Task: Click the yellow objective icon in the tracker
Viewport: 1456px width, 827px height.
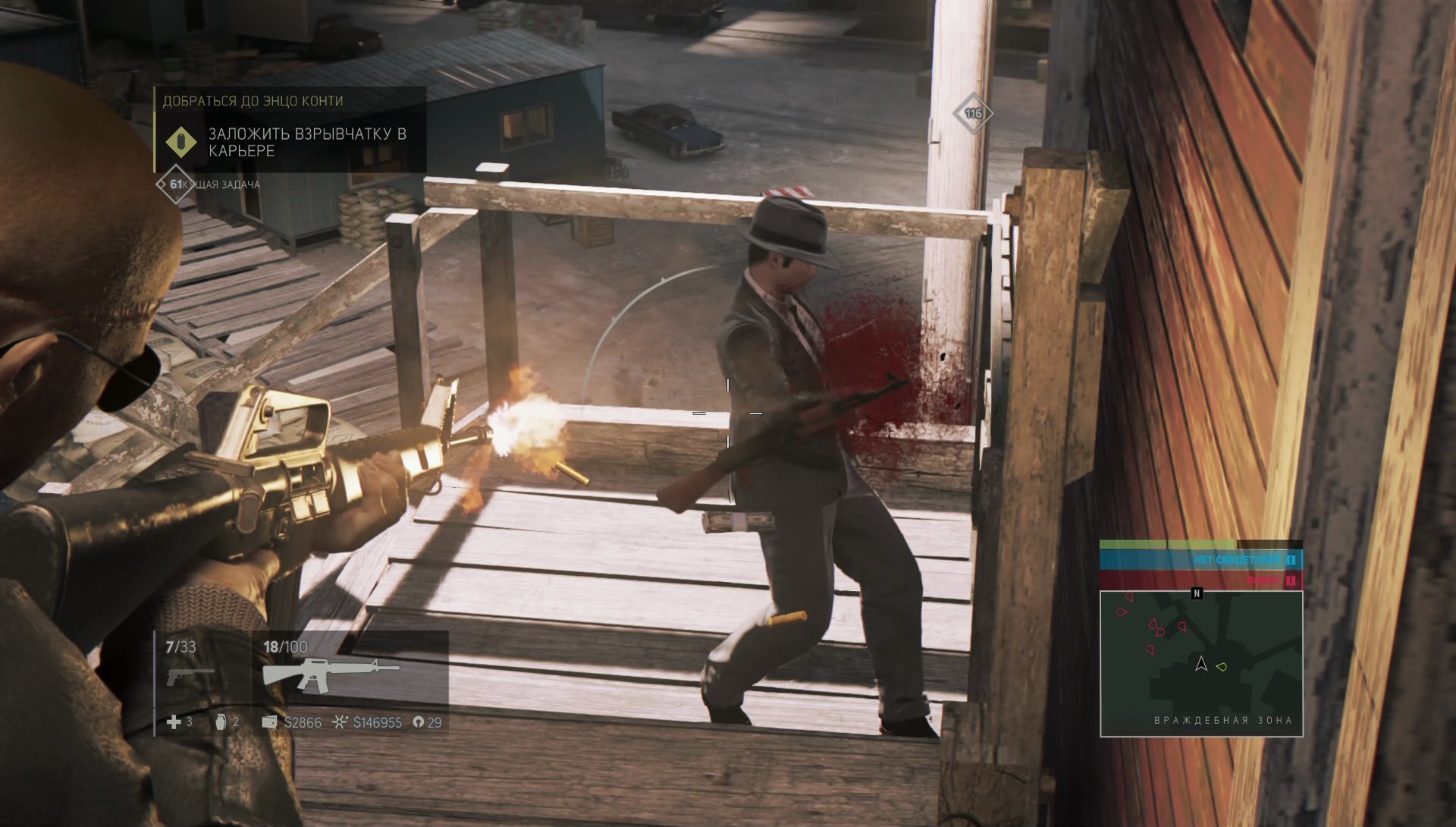Action: (x=181, y=142)
